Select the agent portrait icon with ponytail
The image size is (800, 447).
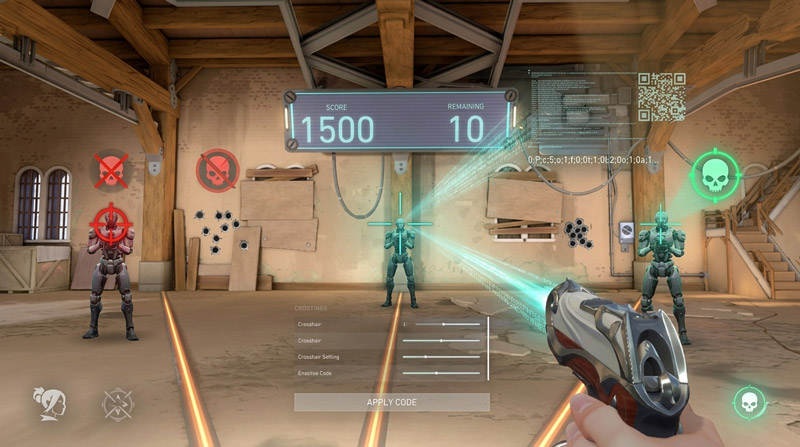point(46,402)
